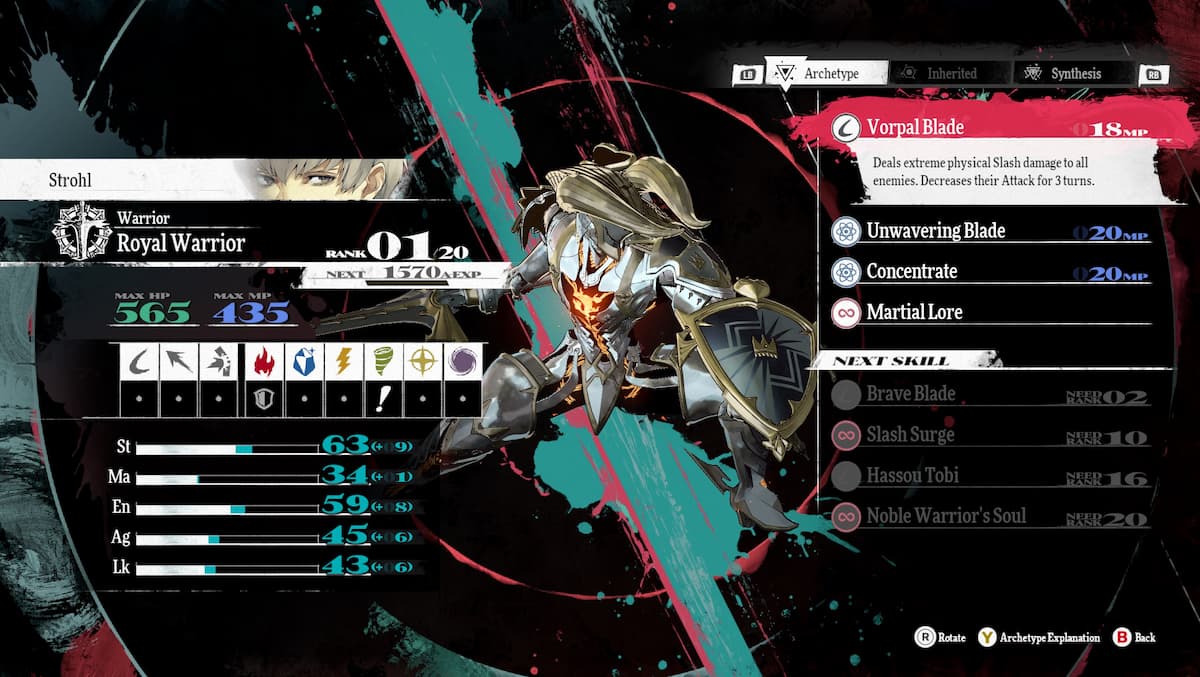Click the fire element affinity icon
The height and width of the screenshot is (677, 1200).
[x=260, y=361]
